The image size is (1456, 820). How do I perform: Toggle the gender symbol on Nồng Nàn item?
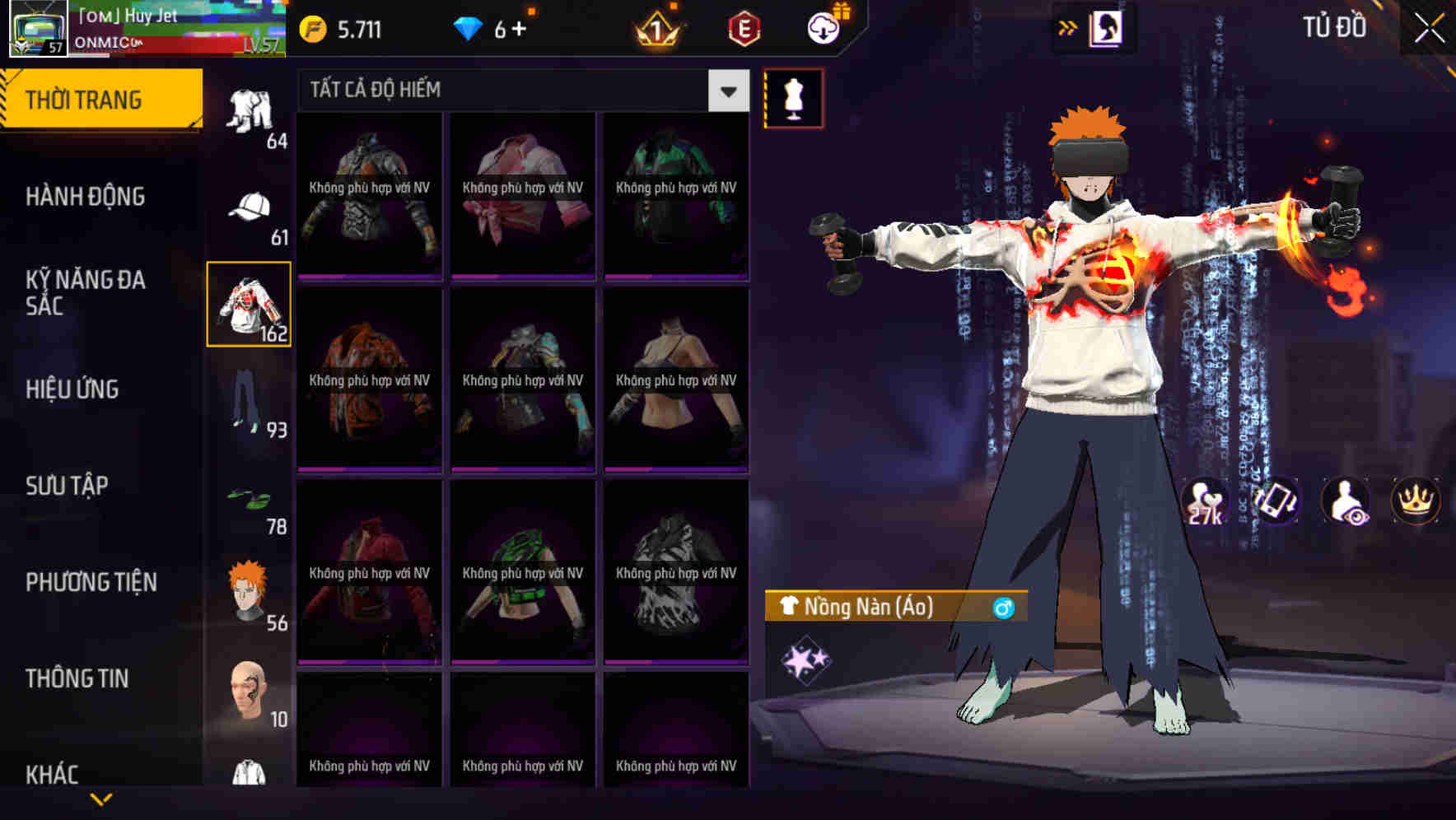[1006, 608]
